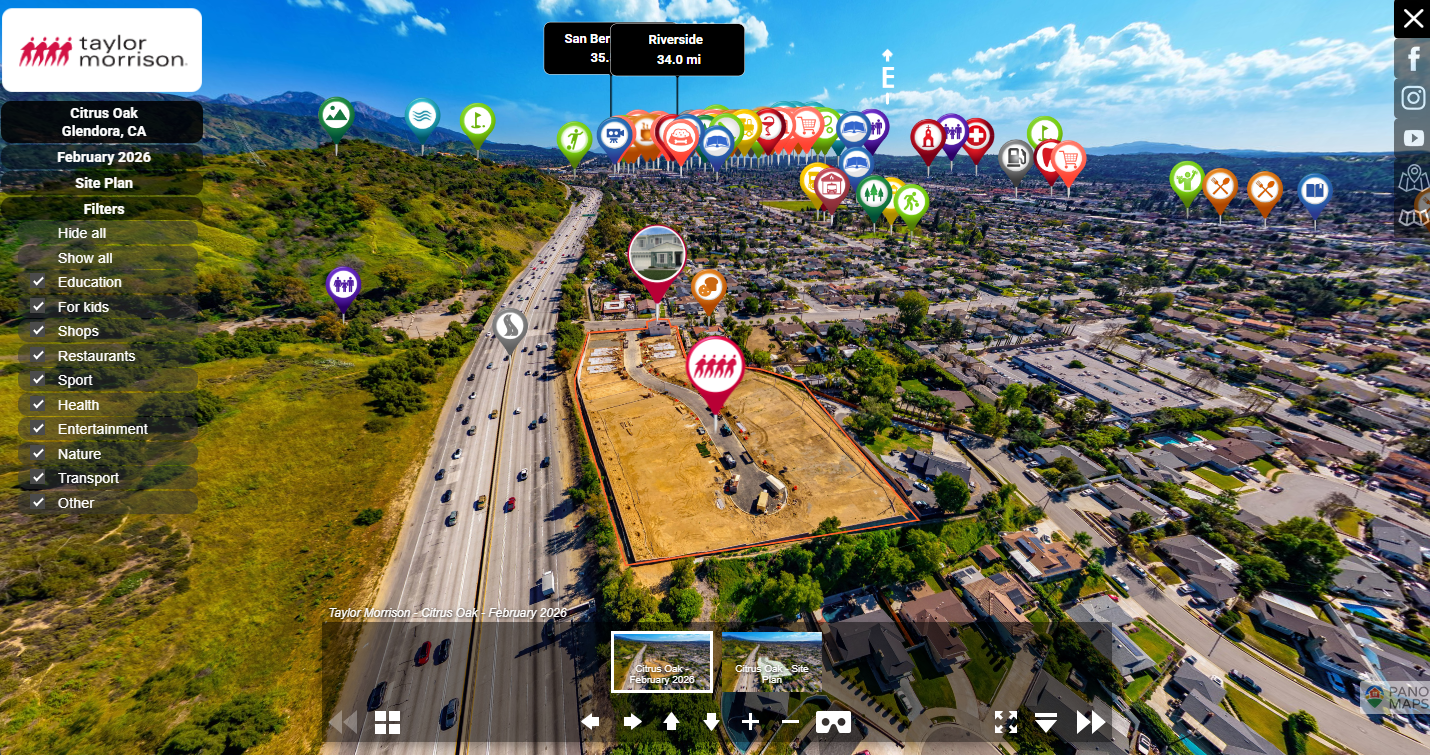Toggle the Transport filter checkbox

click(x=39, y=478)
